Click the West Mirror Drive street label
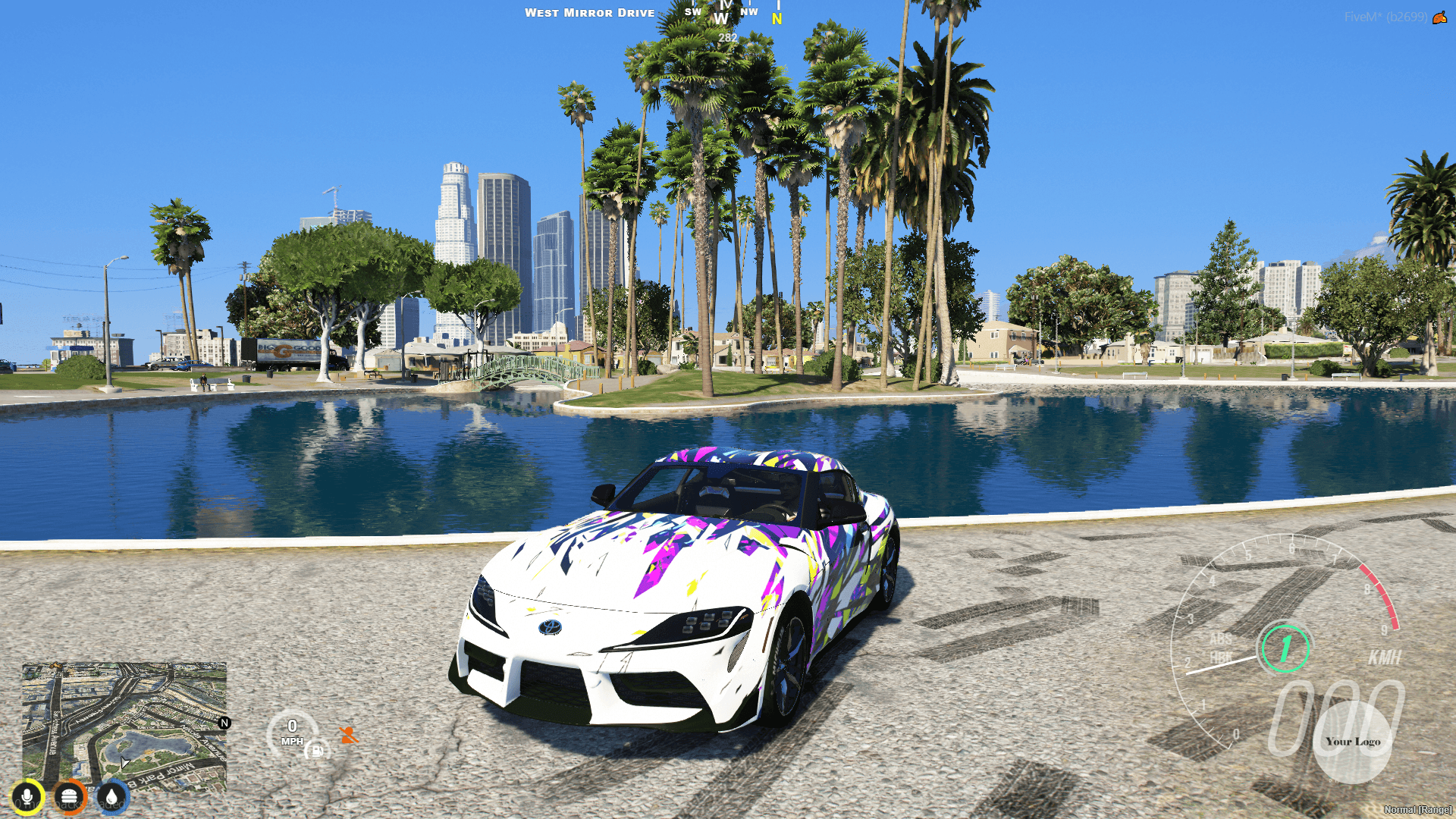1456x819 pixels. [590, 12]
